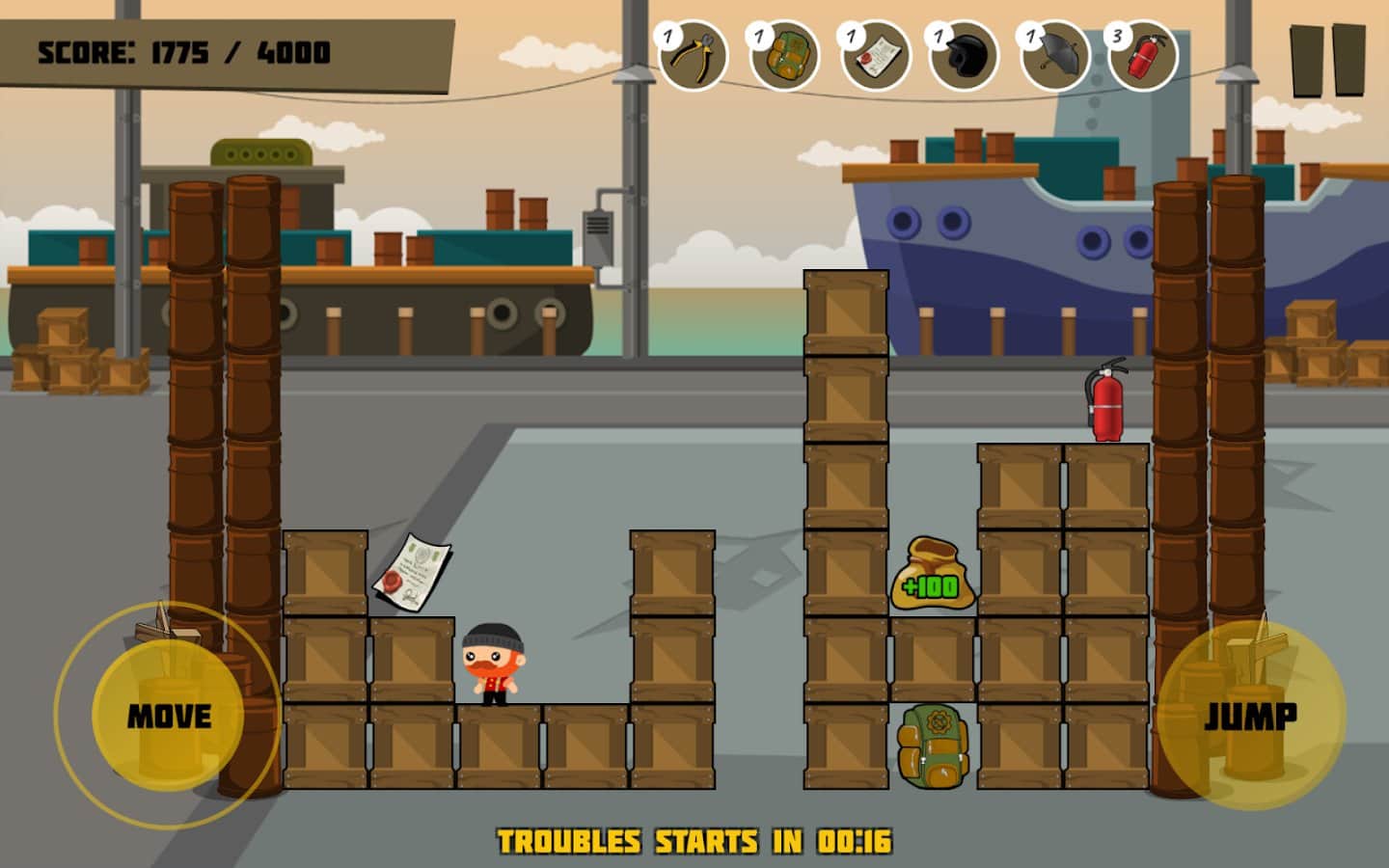This screenshot has height=868, width=1389.
Task: Select the sealed document item icon
Action: pos(875,56)
